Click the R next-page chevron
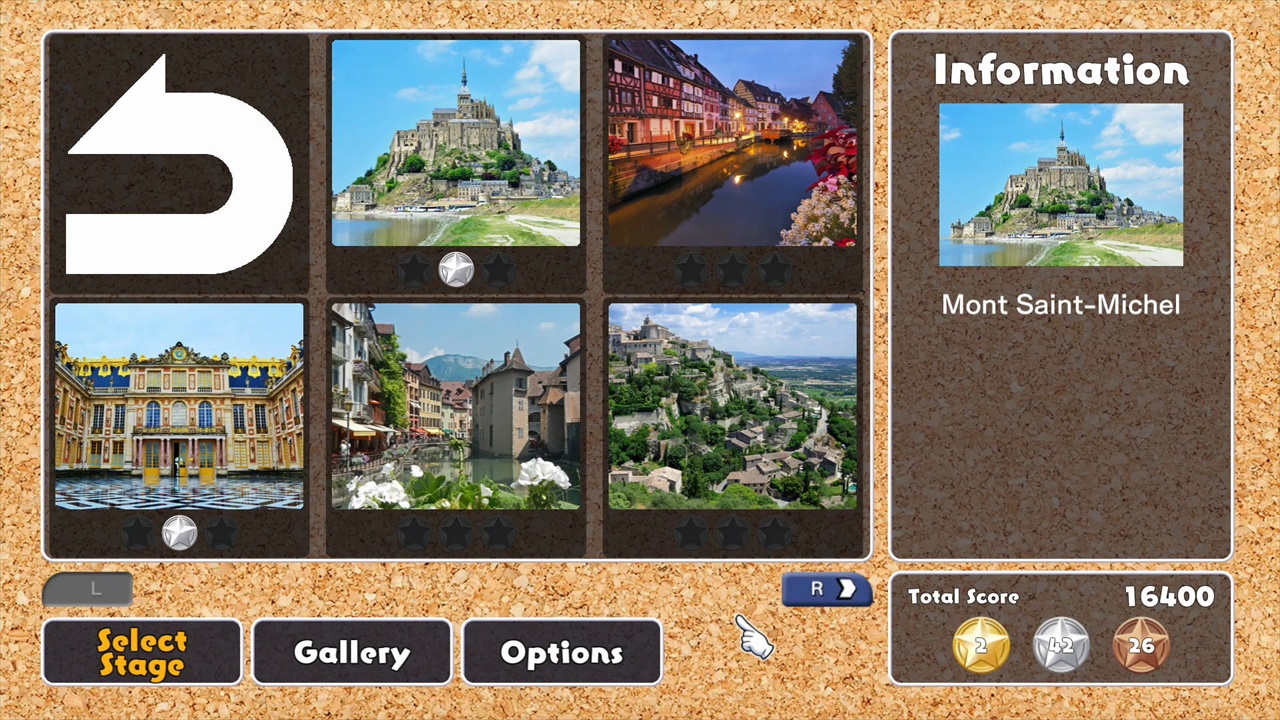Screen dimensions: 1280x720 (x=826, y=589)
